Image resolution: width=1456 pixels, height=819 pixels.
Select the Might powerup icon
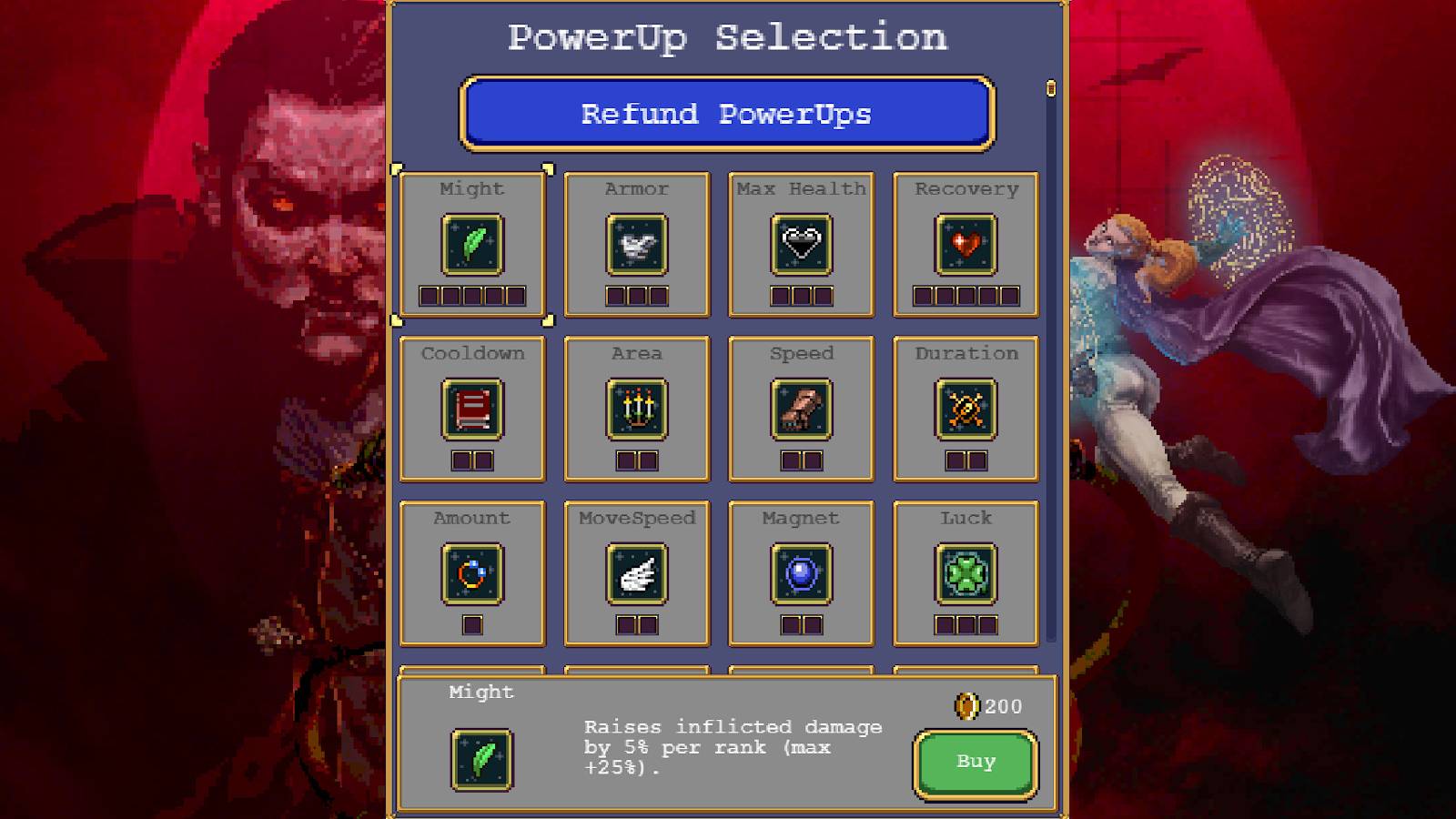(x=472, y=247)
